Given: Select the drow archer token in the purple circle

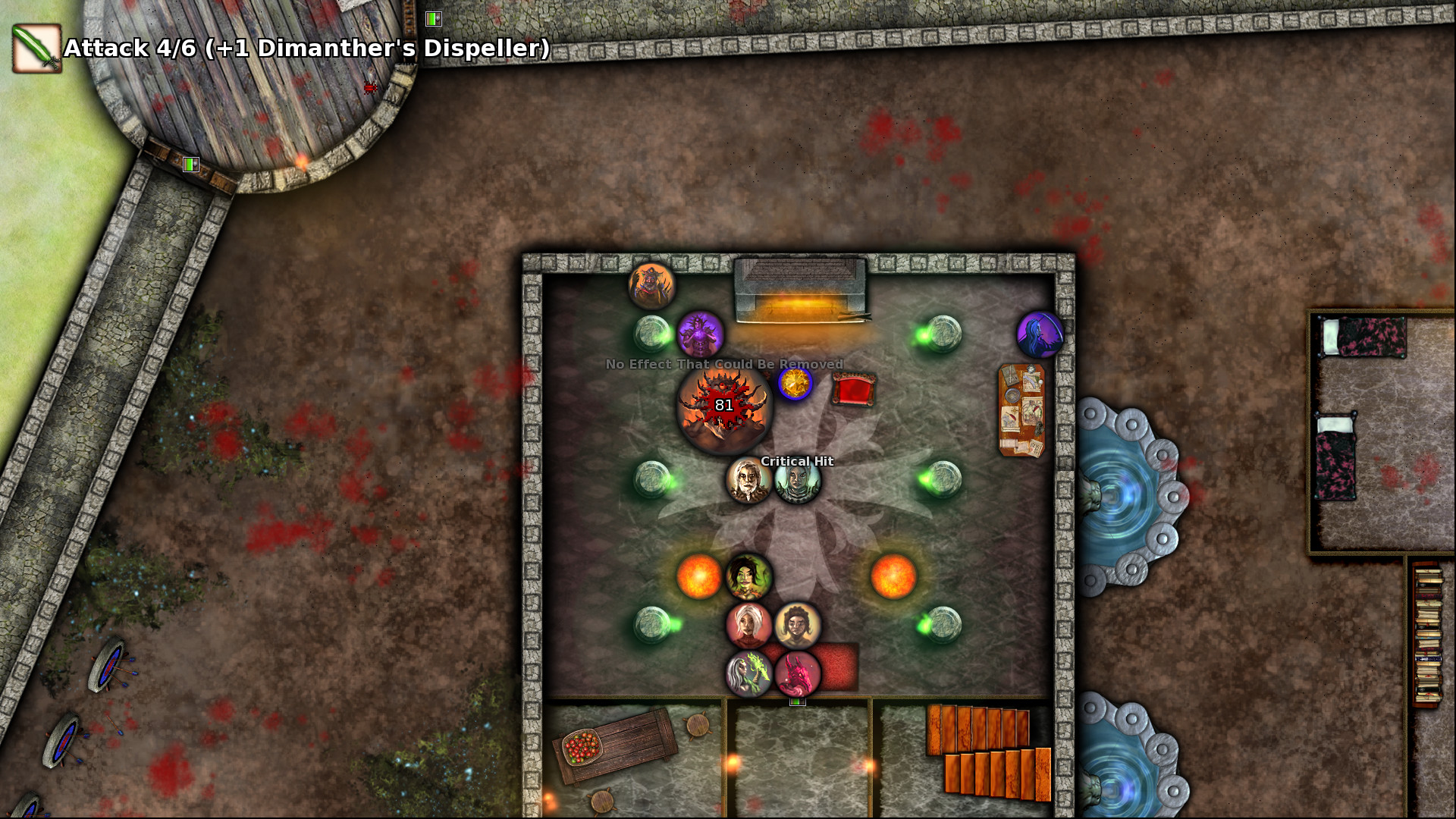Looking at the screenshot, I should (x=1039, y=333).
